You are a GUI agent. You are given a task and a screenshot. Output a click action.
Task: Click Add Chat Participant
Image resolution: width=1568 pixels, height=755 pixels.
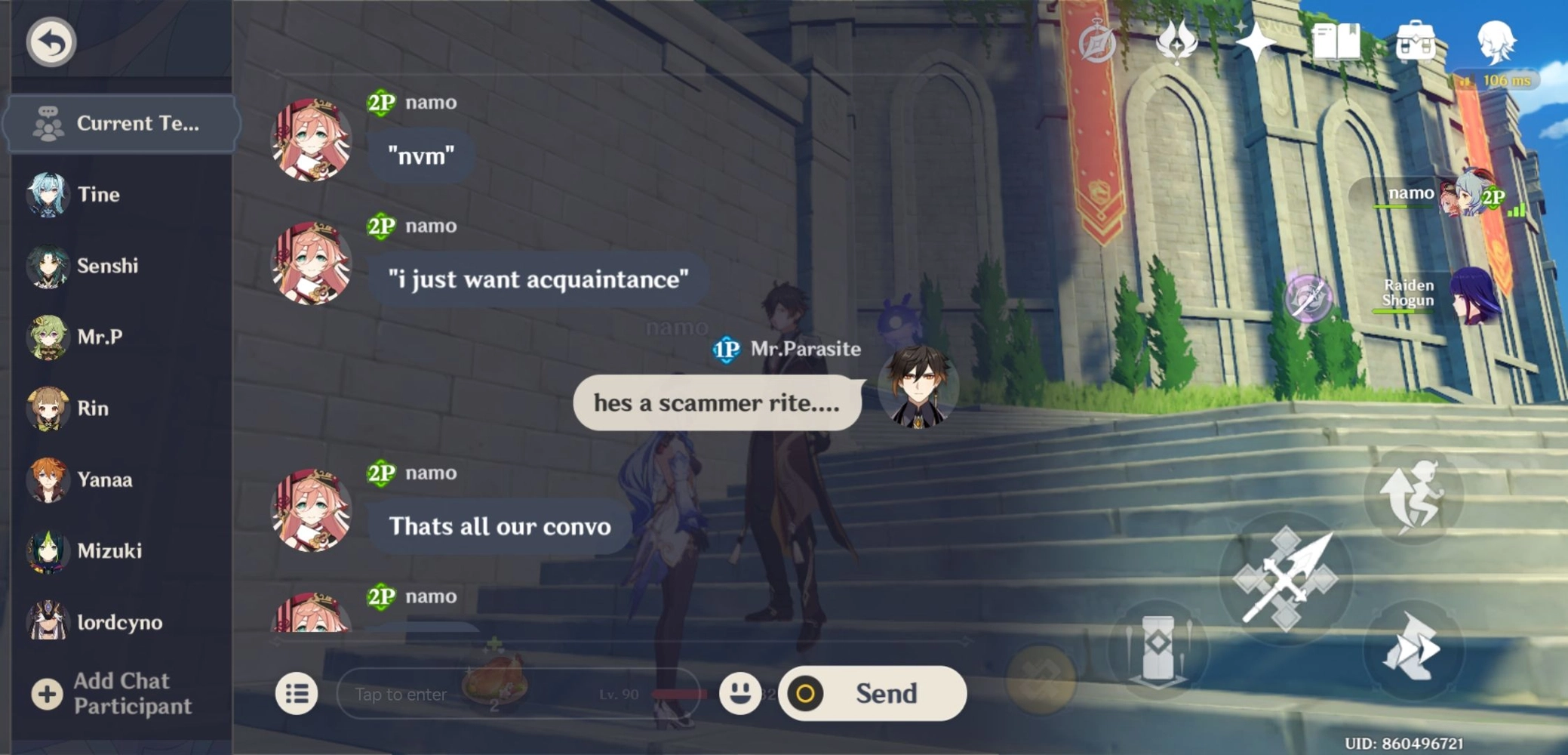tap(121, 693)
